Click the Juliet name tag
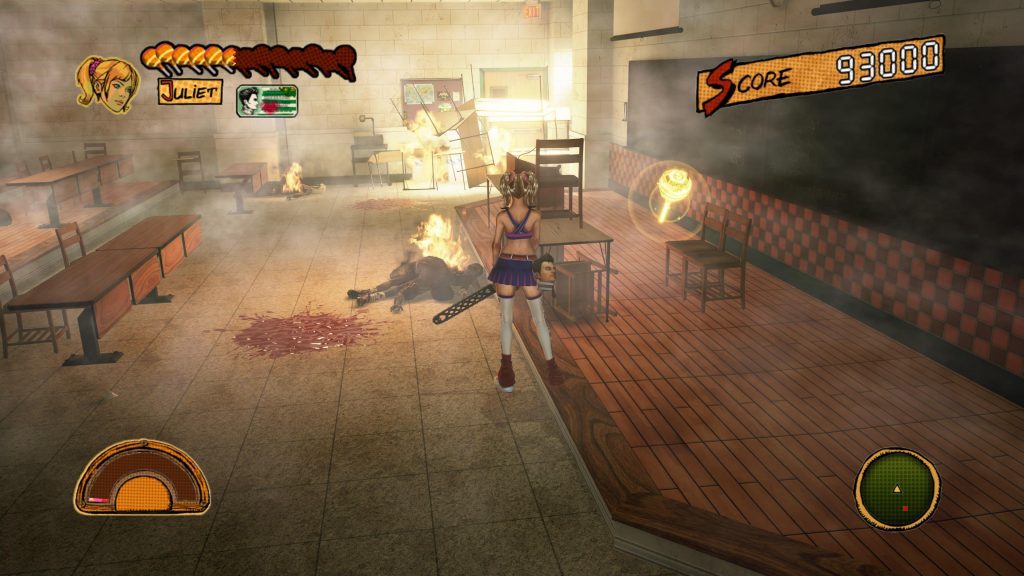The width and height of the screenshot is (1024, 576). point(189,91)
